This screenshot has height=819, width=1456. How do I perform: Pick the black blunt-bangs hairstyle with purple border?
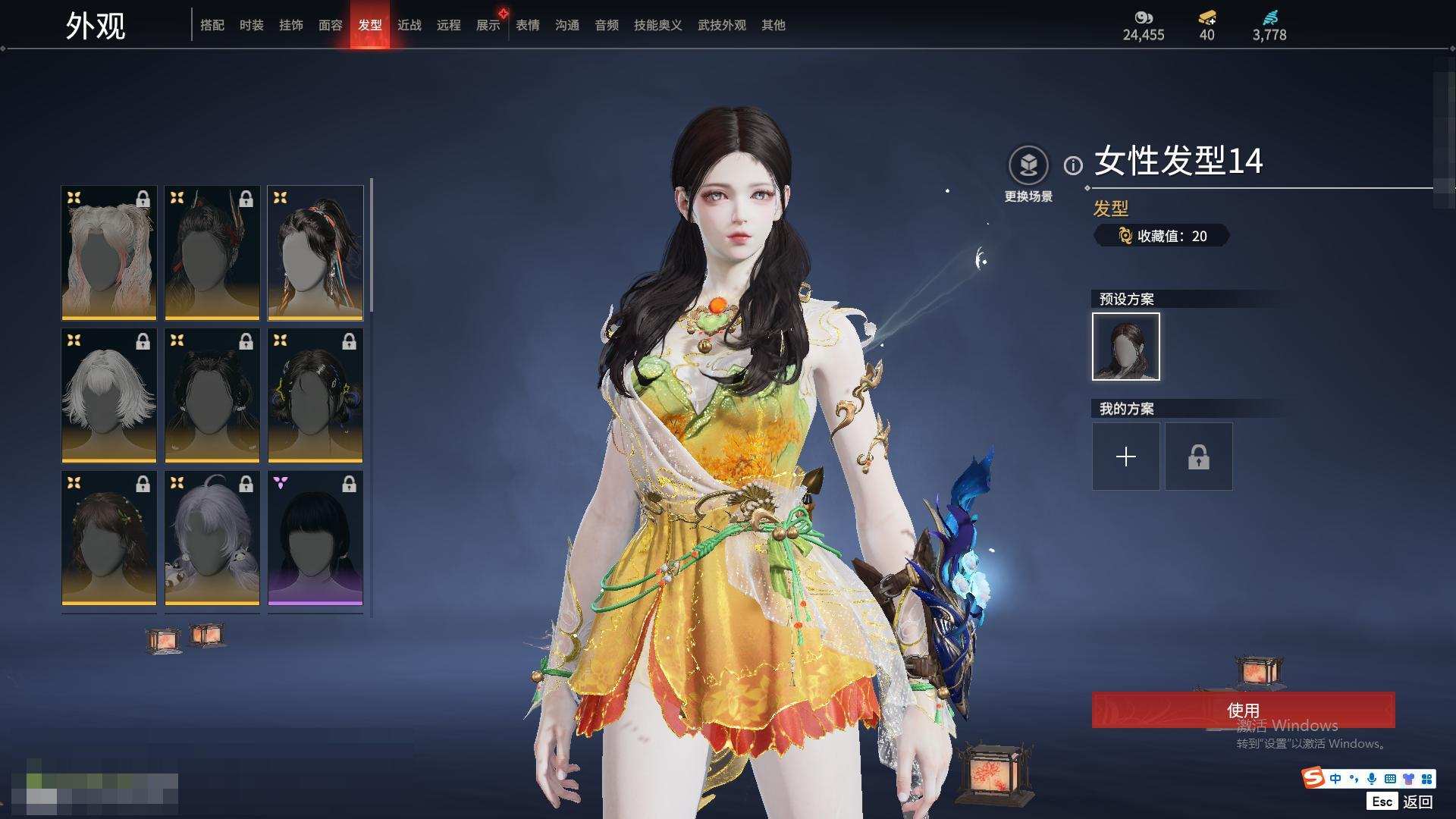point(315,538)
